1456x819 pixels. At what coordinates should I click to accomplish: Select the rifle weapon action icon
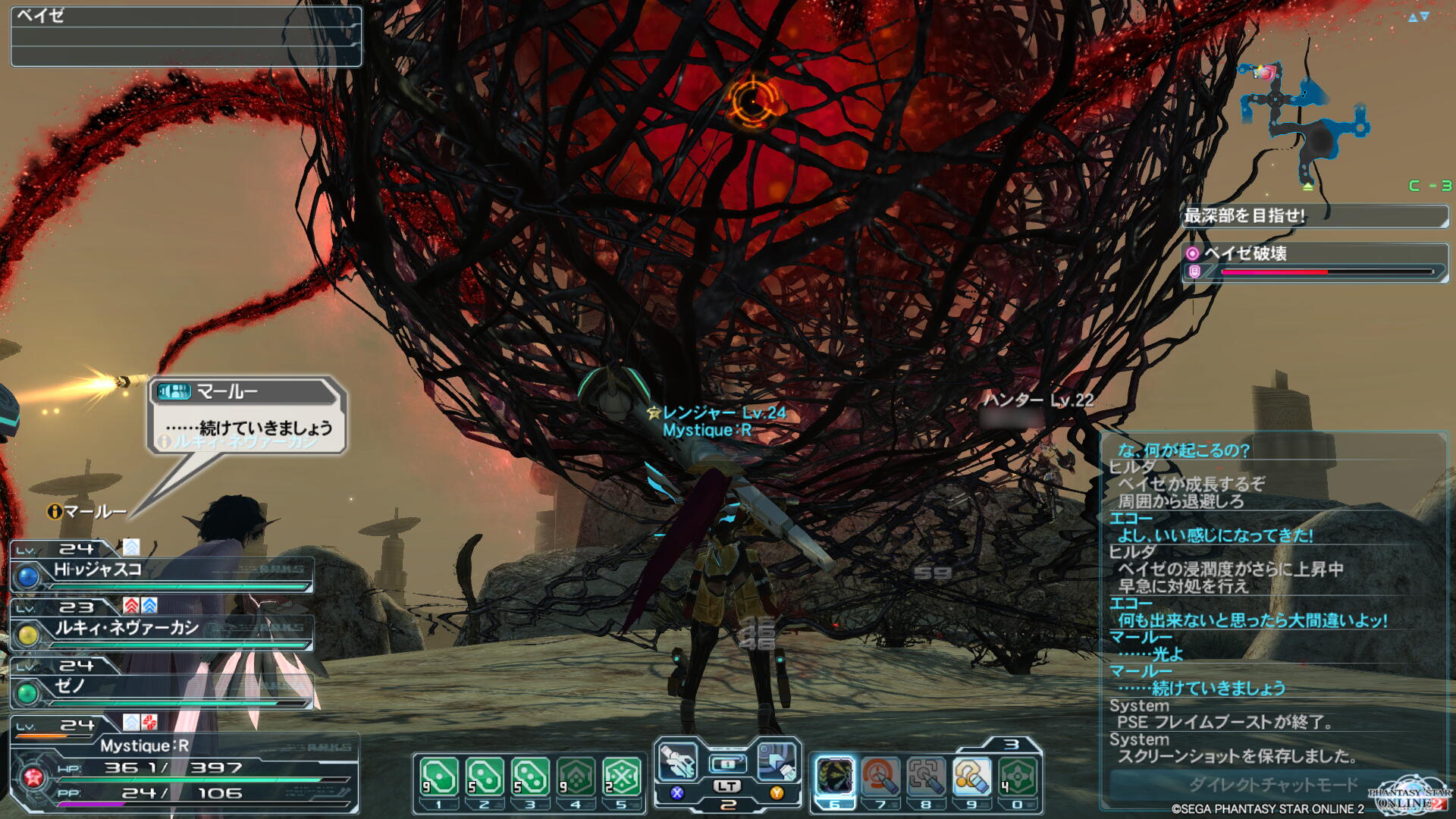point(678,761)
